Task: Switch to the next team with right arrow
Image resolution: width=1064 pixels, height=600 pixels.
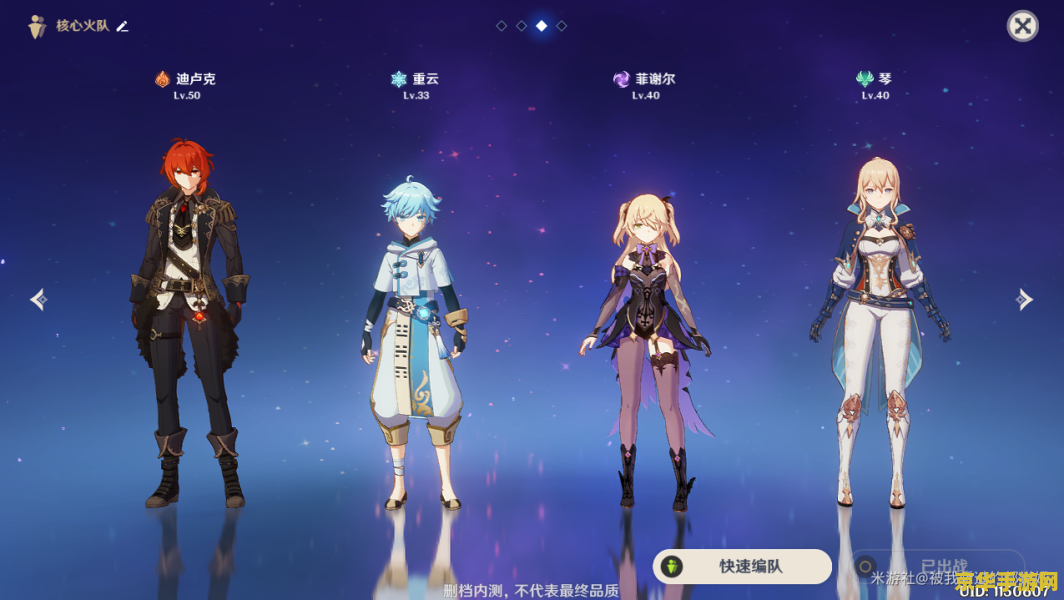Action: [1024, 299]
